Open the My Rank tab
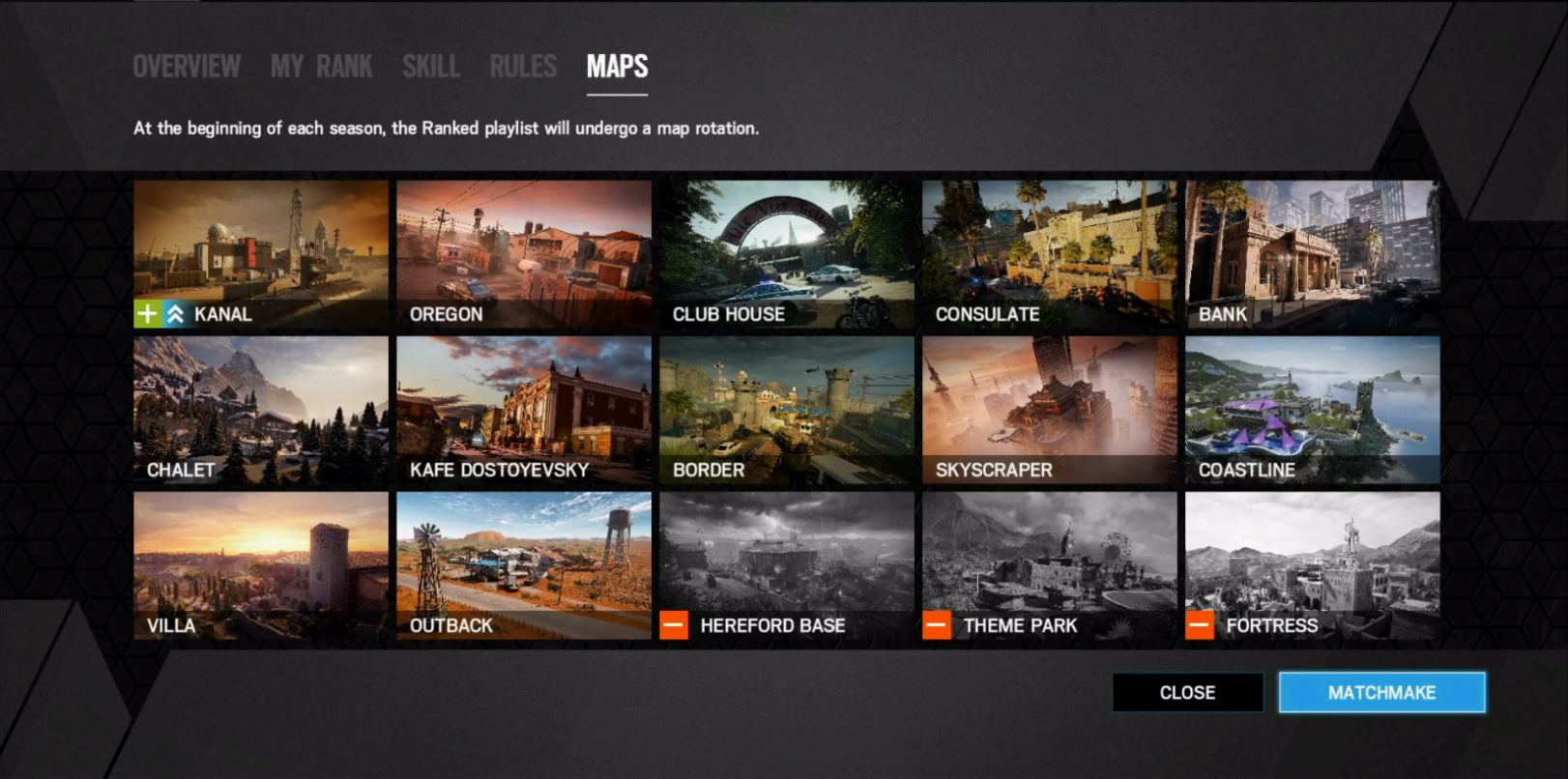1568x779 pixels. [x=321, y=67]
